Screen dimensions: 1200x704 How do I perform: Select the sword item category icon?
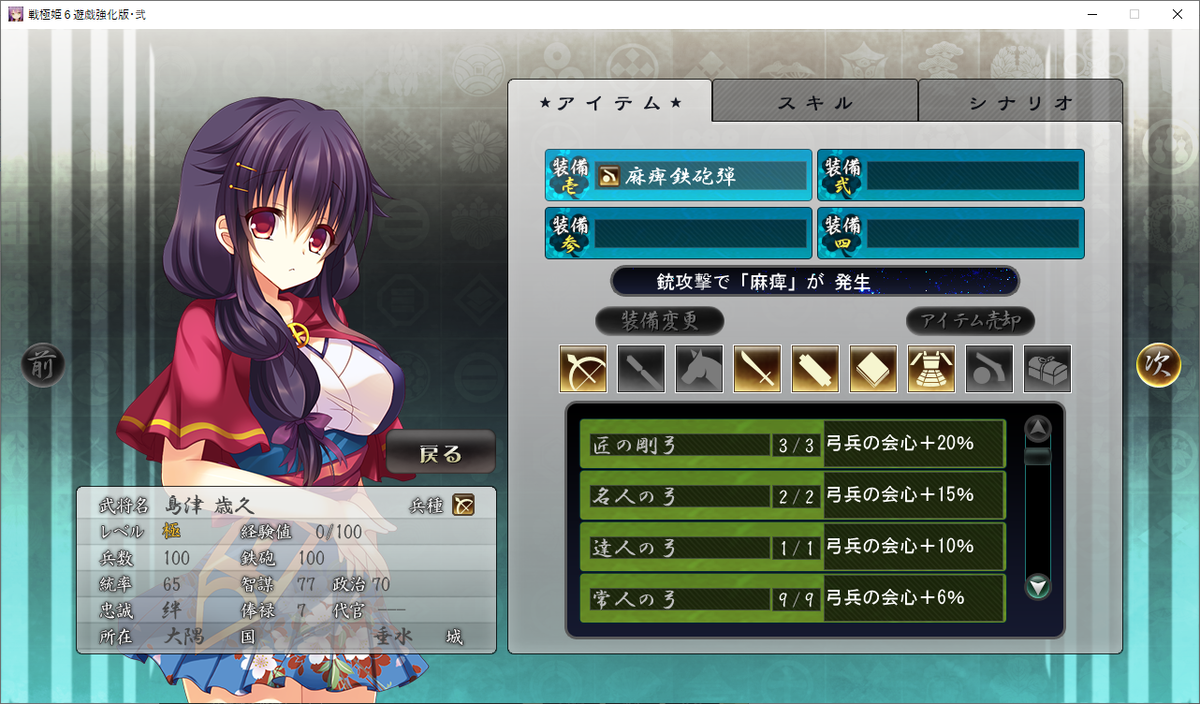(x=757, y=369)
